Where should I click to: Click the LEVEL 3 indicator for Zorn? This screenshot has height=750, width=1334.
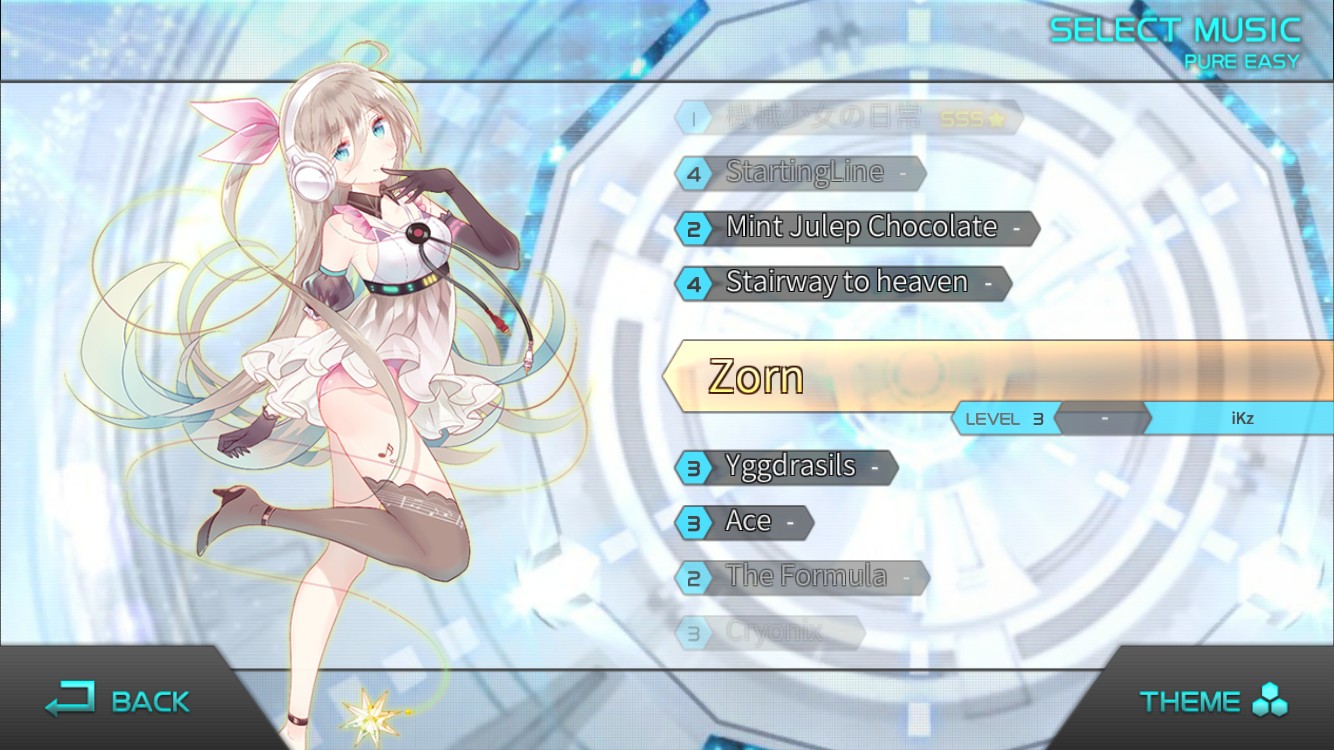pyautogui.click(x=1004, y=419)
